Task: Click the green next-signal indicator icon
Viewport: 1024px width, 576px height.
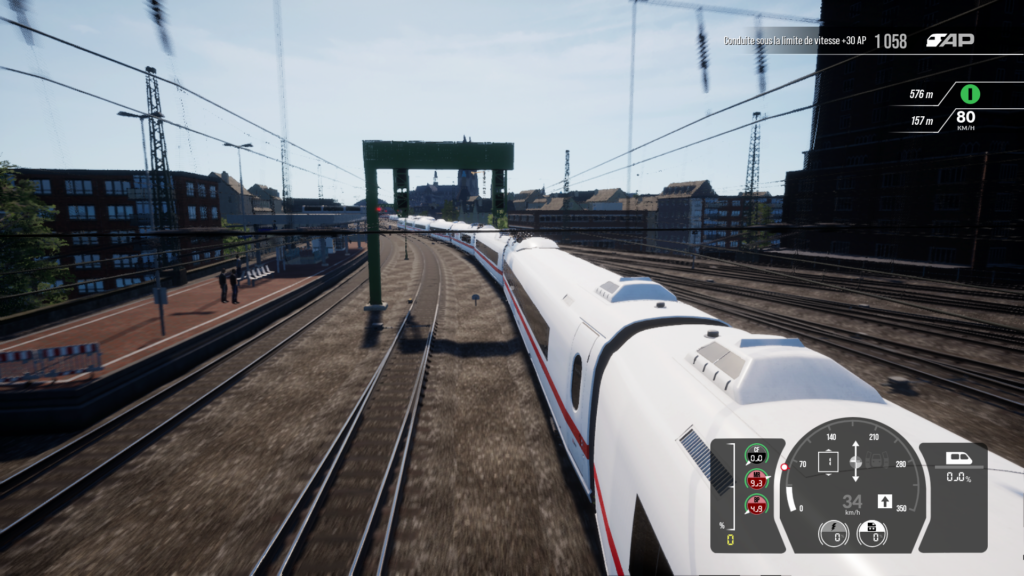Action: click(969, 94)
